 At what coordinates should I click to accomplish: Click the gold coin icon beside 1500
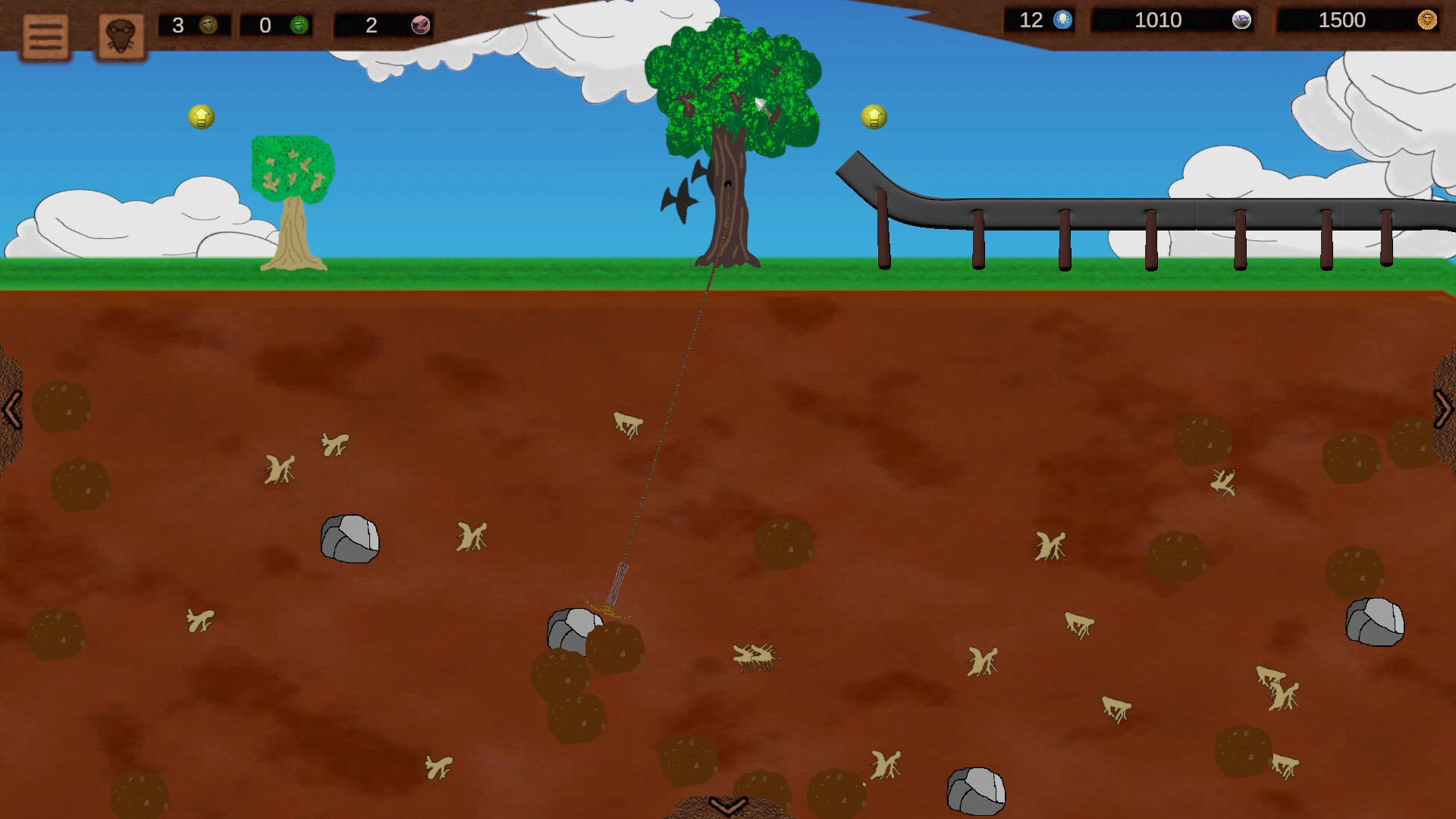pos(1428,20)
